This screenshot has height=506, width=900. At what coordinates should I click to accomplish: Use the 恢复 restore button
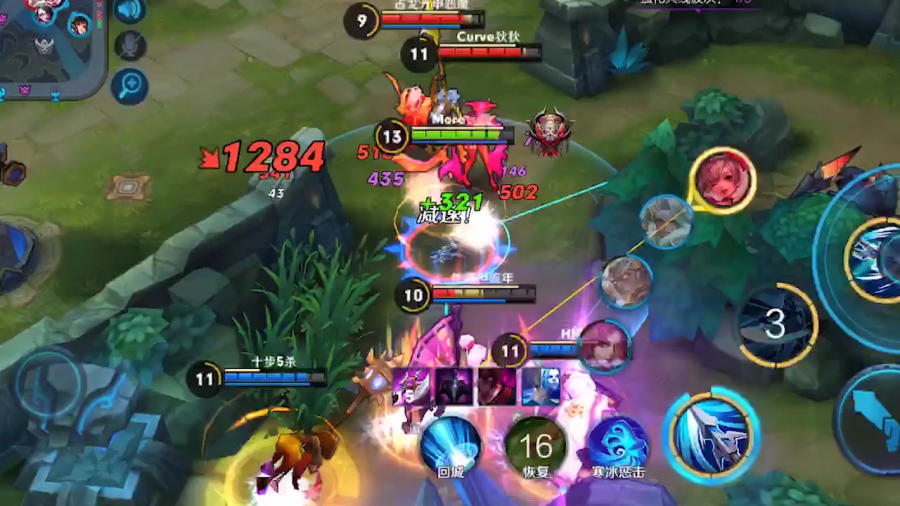point(536,445)
